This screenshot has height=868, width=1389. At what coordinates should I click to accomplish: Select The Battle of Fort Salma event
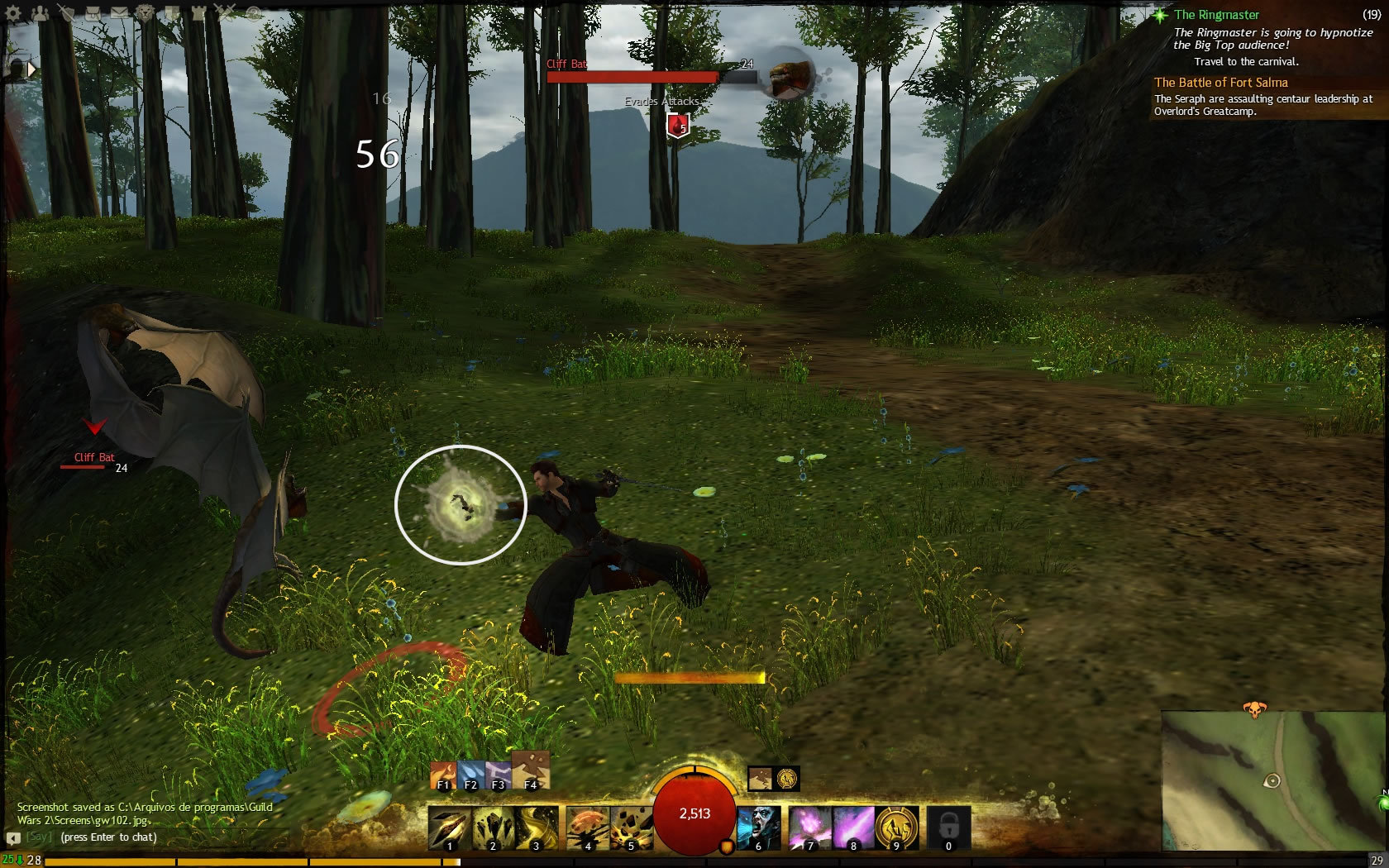click(1221, 83)
